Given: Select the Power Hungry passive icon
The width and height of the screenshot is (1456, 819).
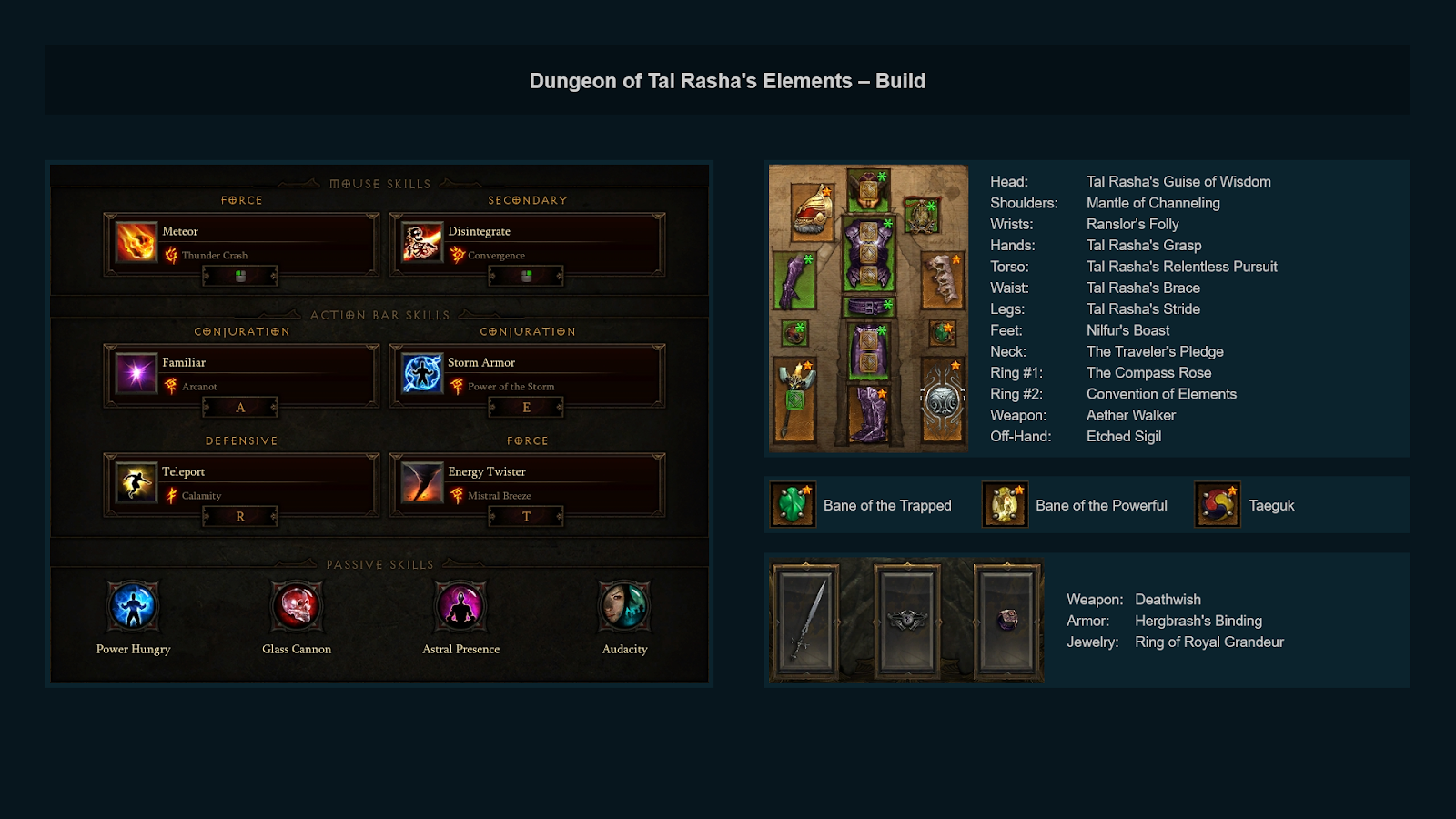Looking at the screenshot, I should pos(134,605).
